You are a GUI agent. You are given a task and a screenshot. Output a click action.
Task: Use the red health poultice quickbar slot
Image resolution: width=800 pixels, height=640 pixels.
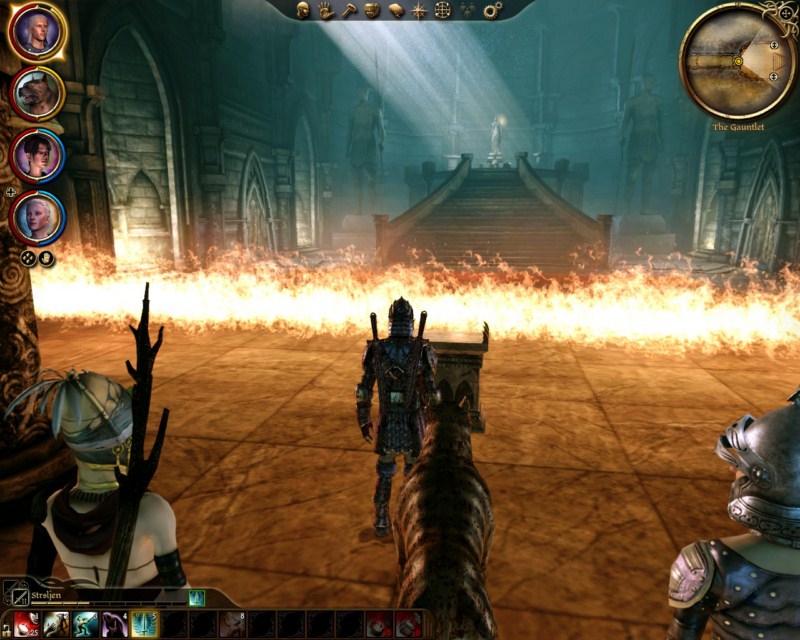click(x=27, y=625)
